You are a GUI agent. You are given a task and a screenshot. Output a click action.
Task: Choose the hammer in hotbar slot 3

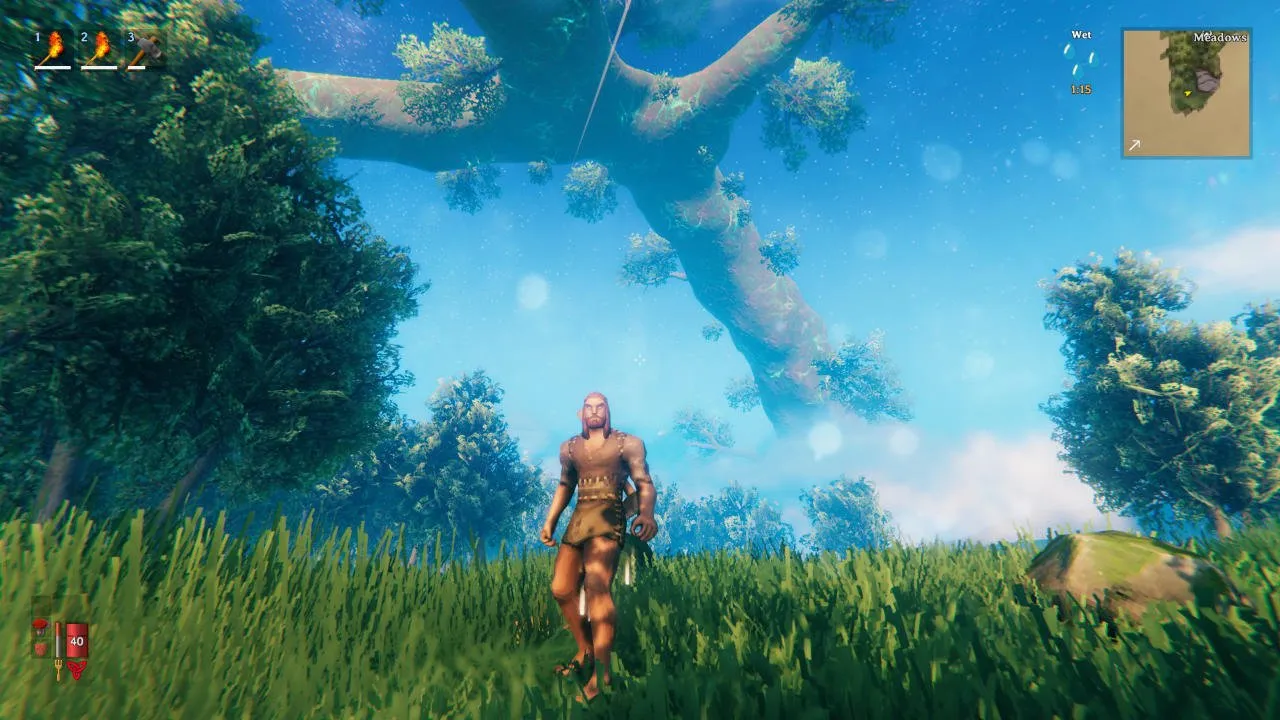pos(146,49)
